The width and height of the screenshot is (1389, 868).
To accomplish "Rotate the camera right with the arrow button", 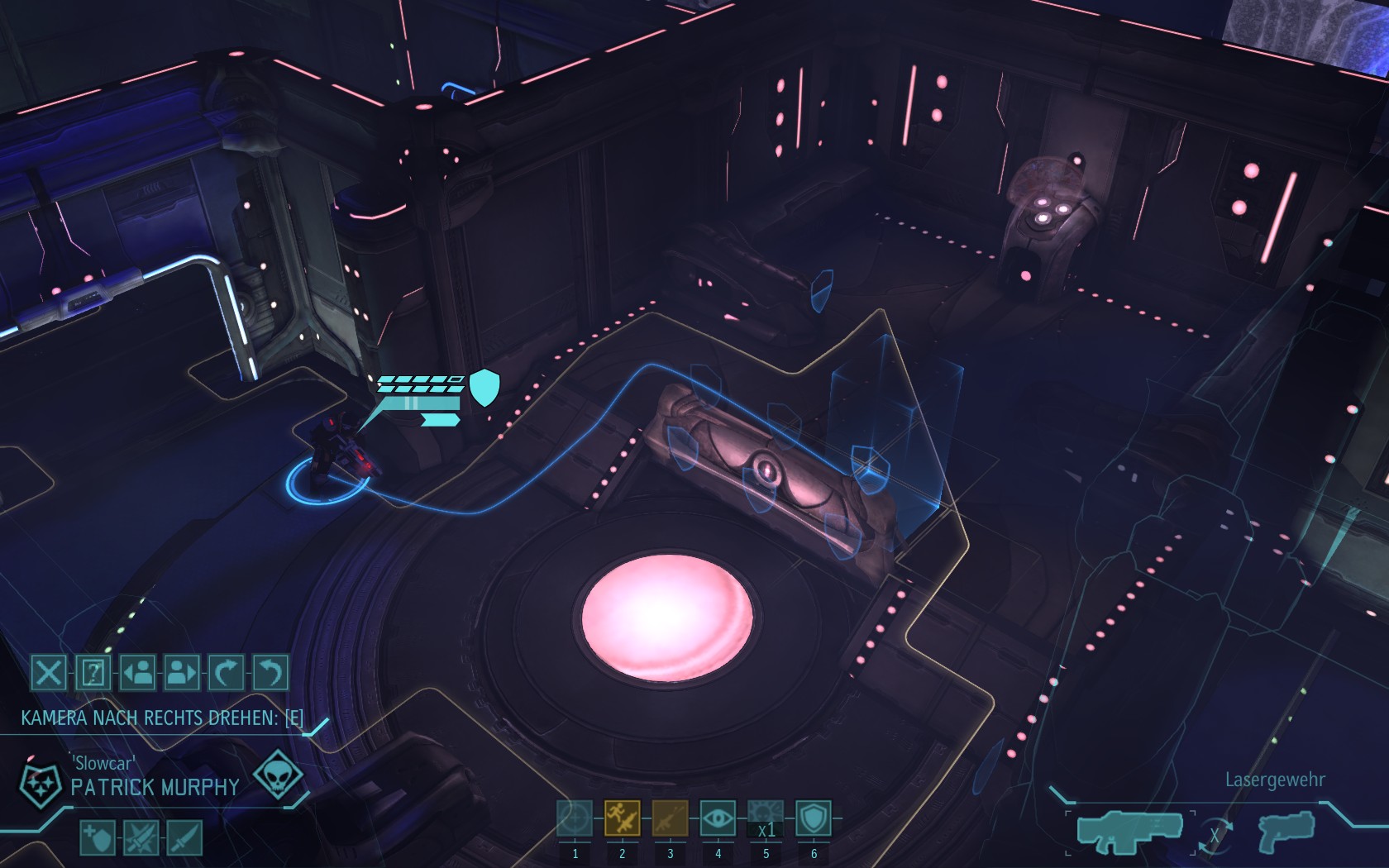I will [226, 673].
